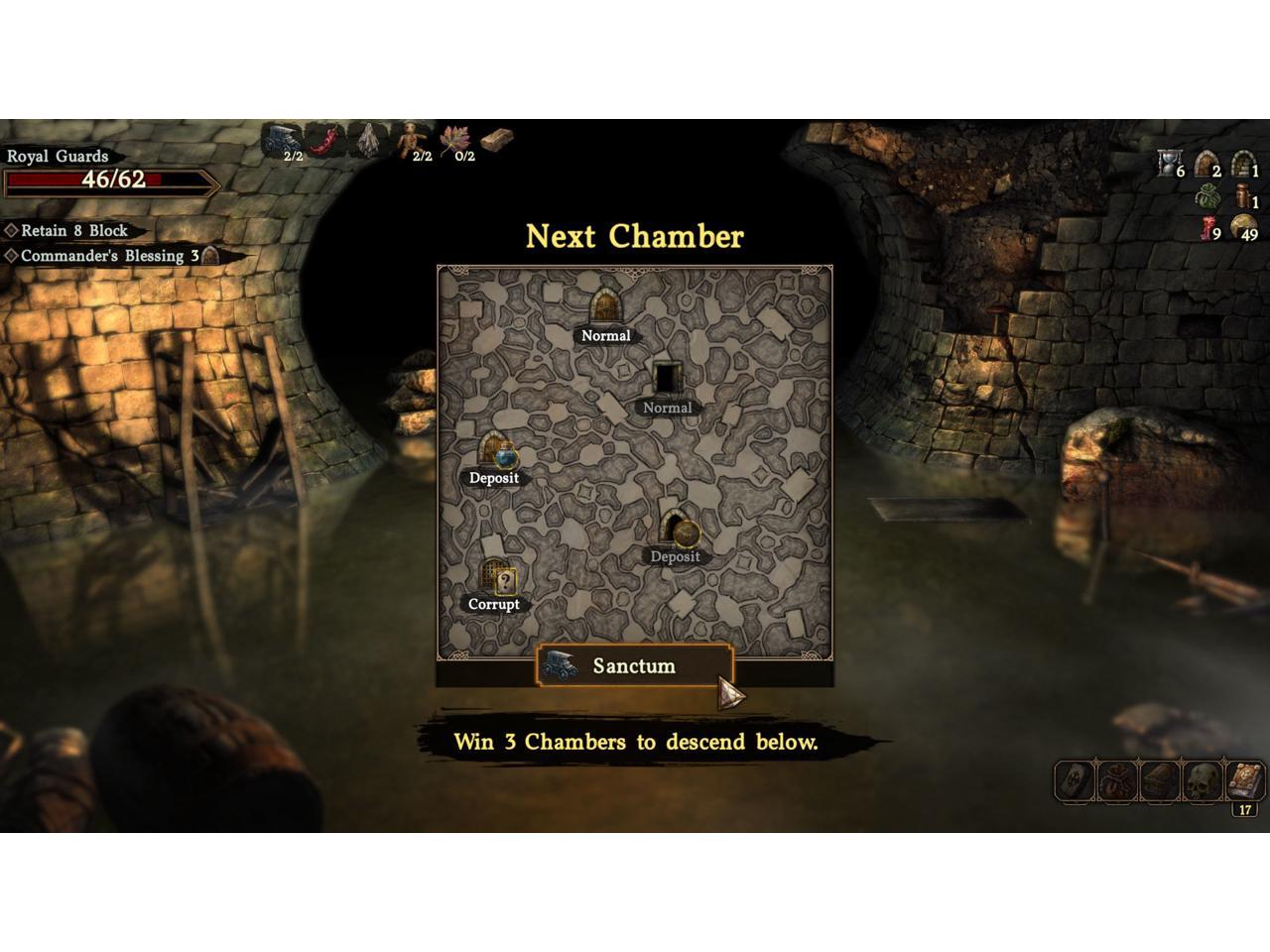Open the chest icon in bottom bar
The image size is (1270, 952).
[1159, 781]
